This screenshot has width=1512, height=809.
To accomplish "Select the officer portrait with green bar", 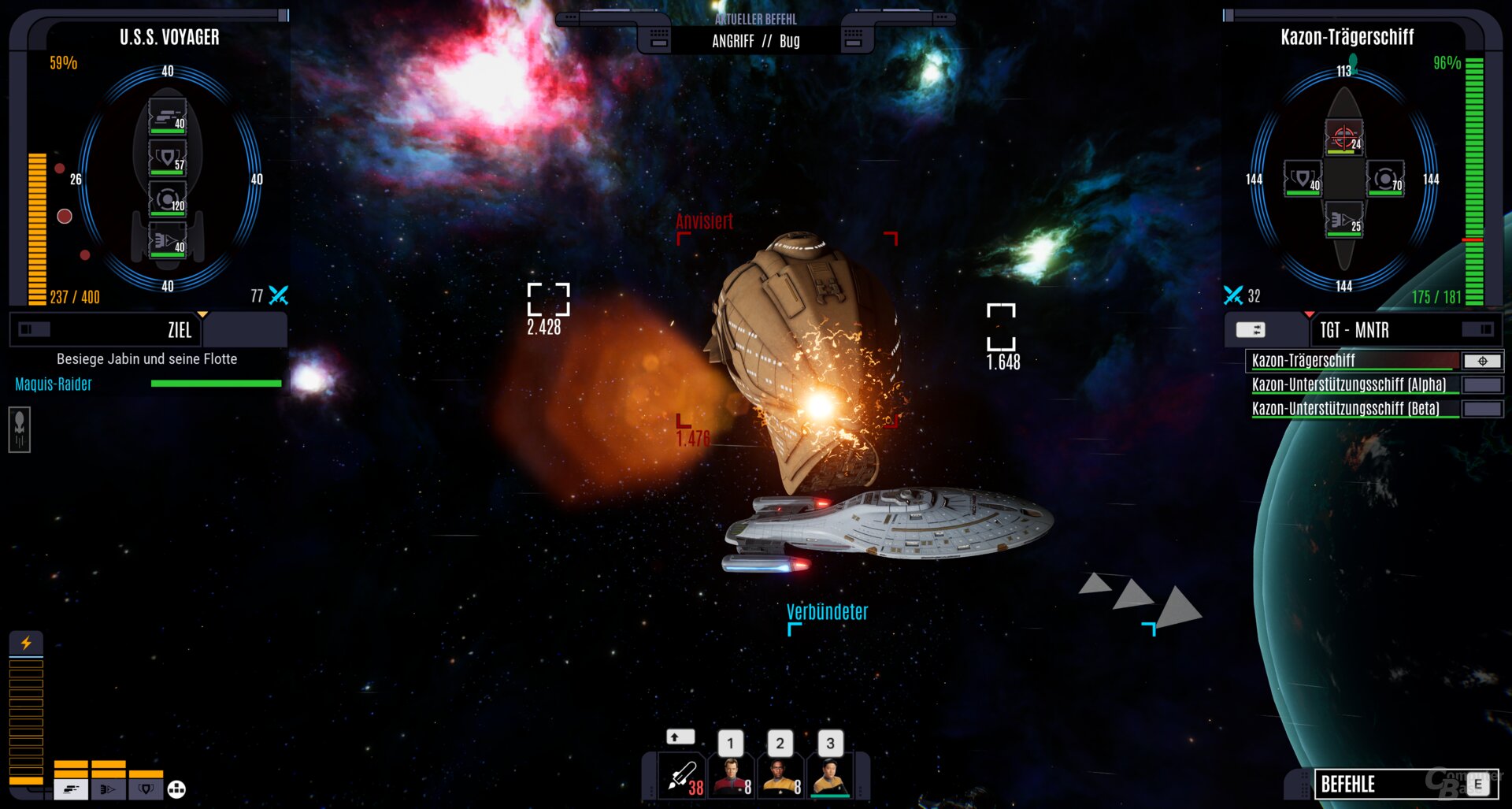I will pyautogui.click(x=830, y=776).
